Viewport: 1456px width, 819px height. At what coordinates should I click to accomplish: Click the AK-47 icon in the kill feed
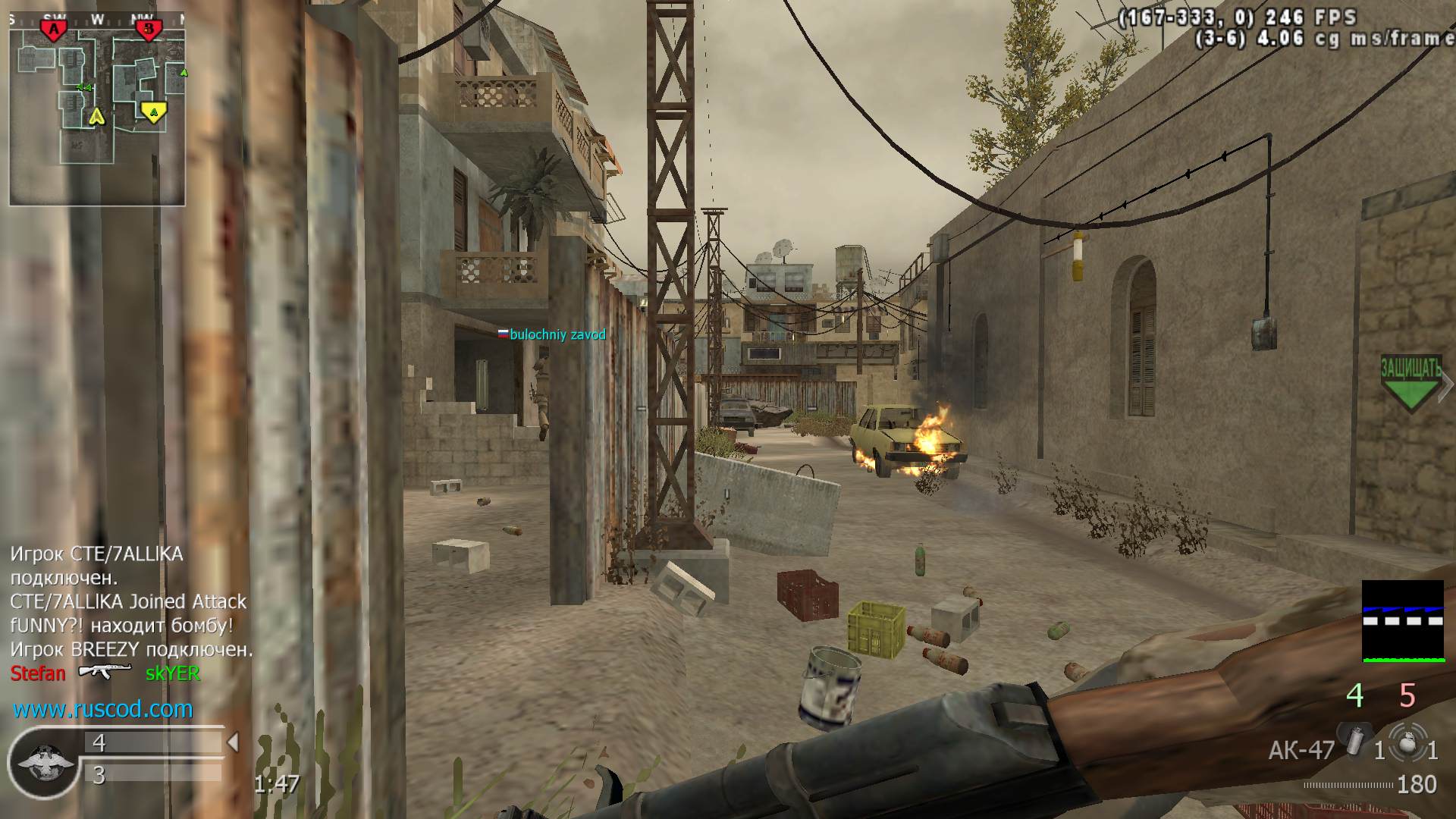[x=105, y=672]
